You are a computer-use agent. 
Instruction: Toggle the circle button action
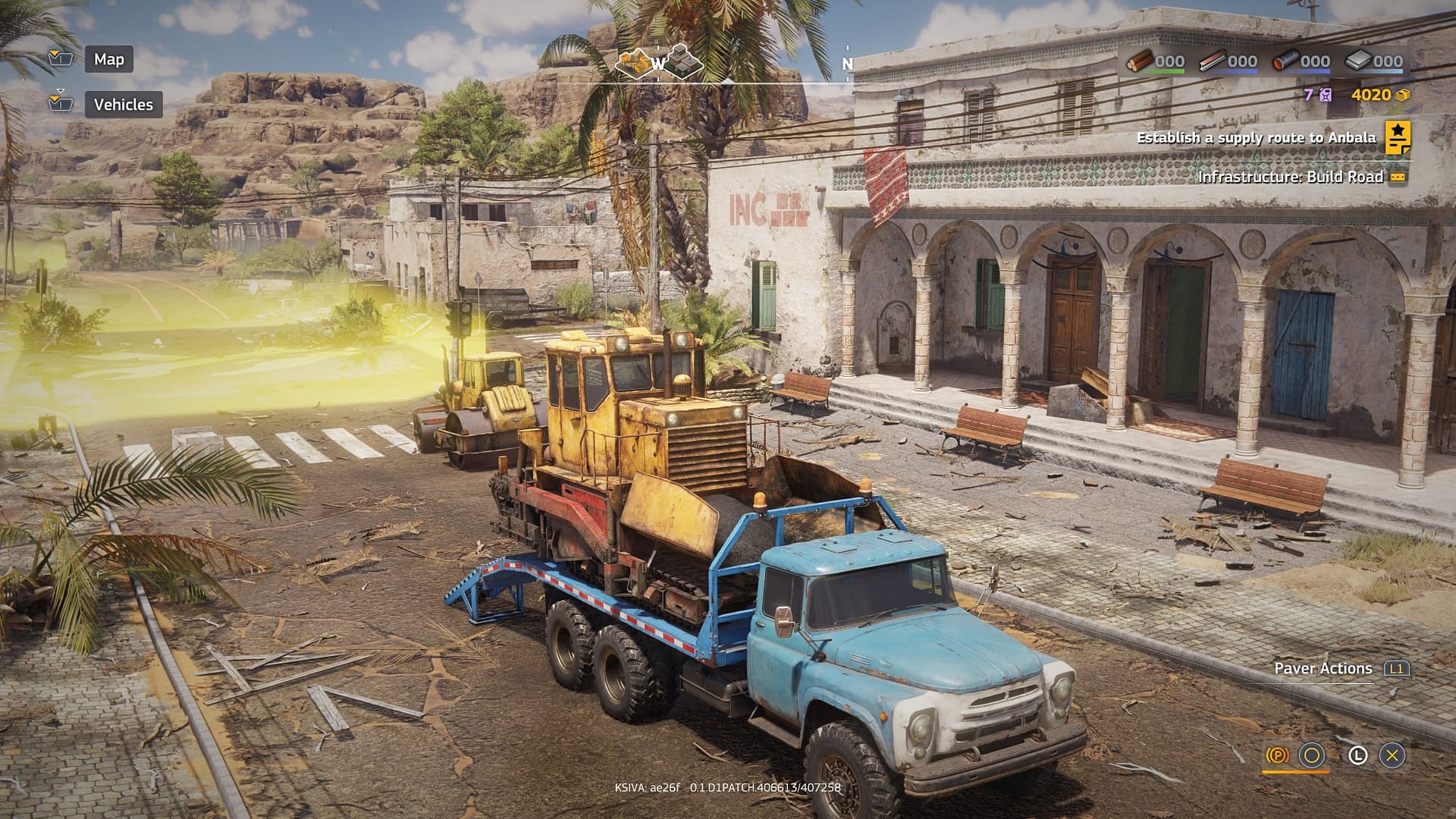coord(1311,755)
